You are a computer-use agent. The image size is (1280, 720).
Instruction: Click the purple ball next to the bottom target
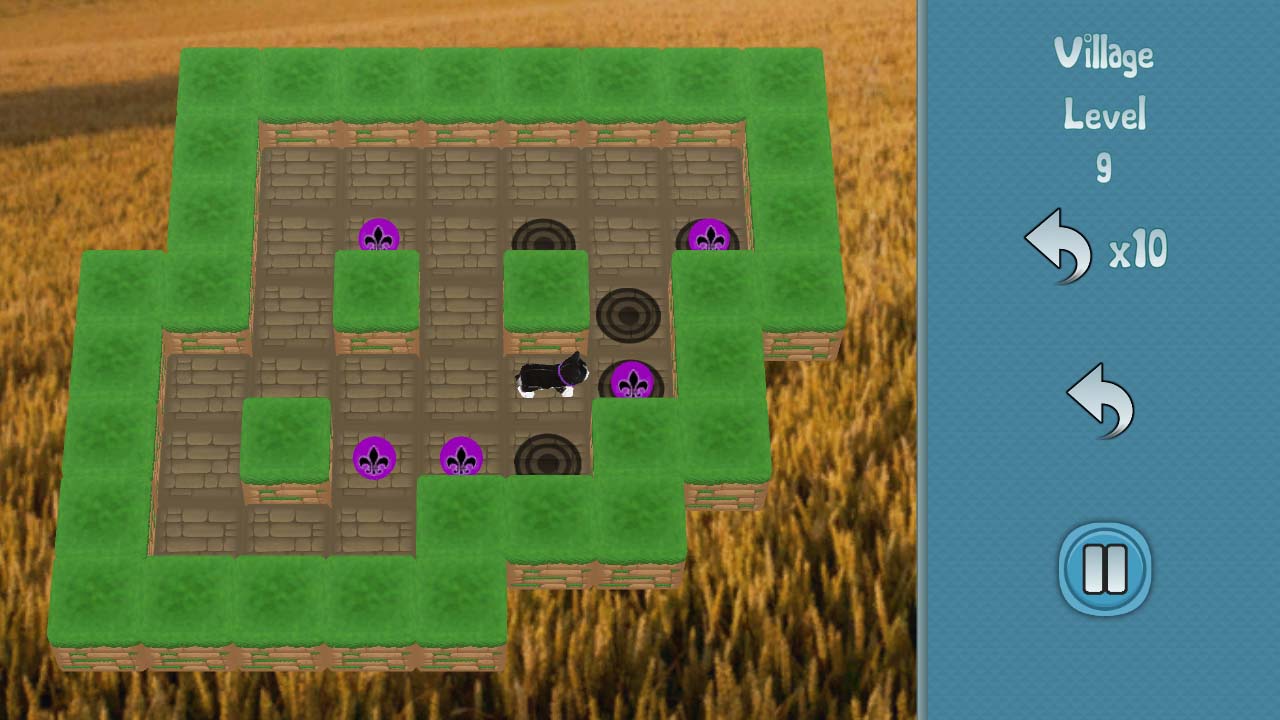[x=462, y=458]
